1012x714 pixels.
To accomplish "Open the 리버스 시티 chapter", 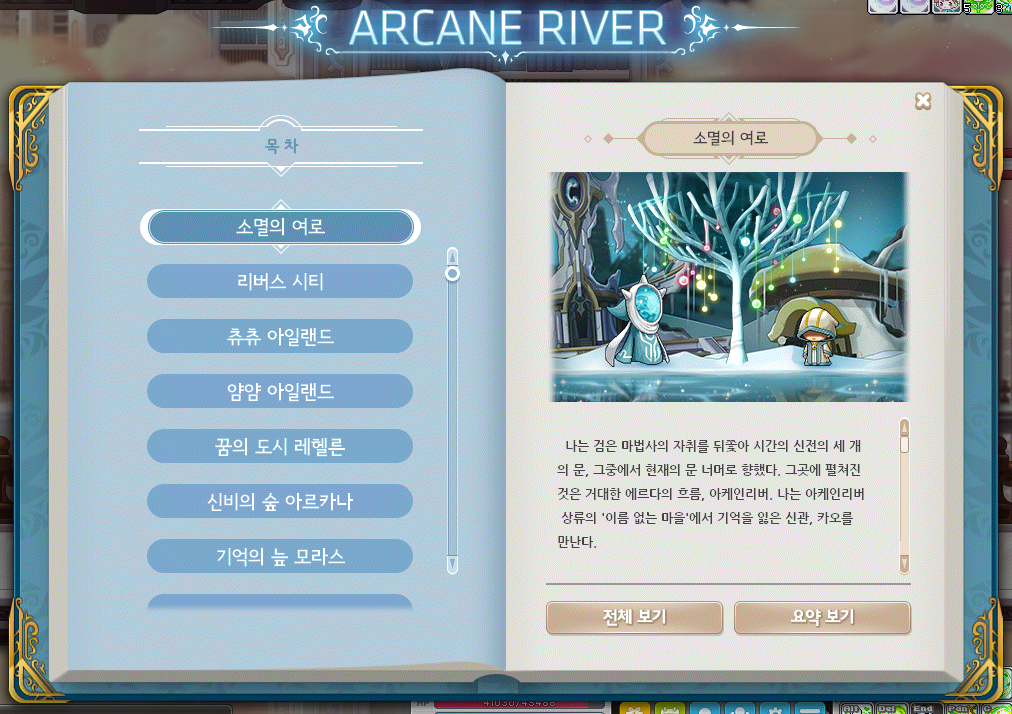I will tap(280, 282).
